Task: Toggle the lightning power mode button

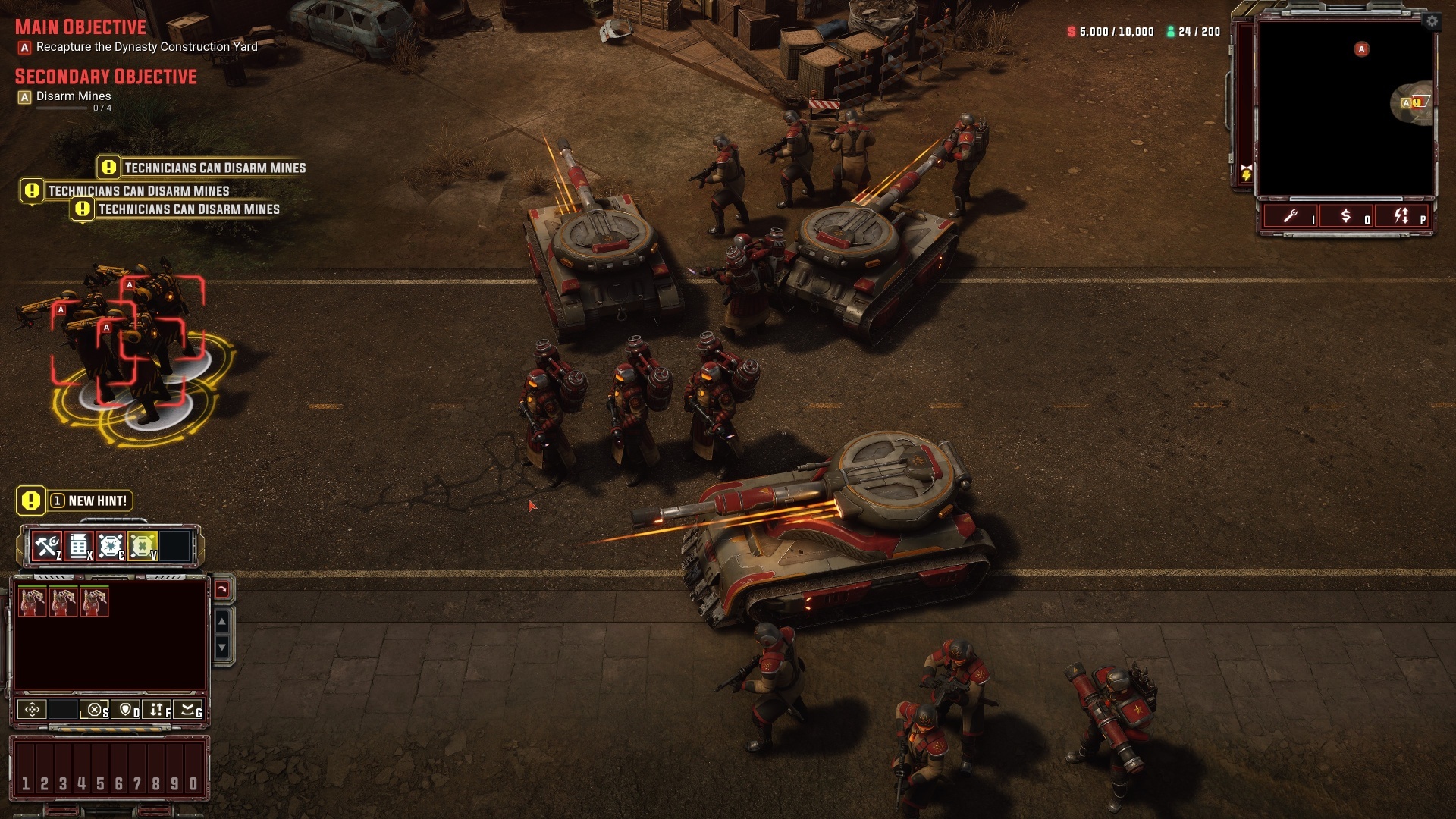Action: [1401, 217]
